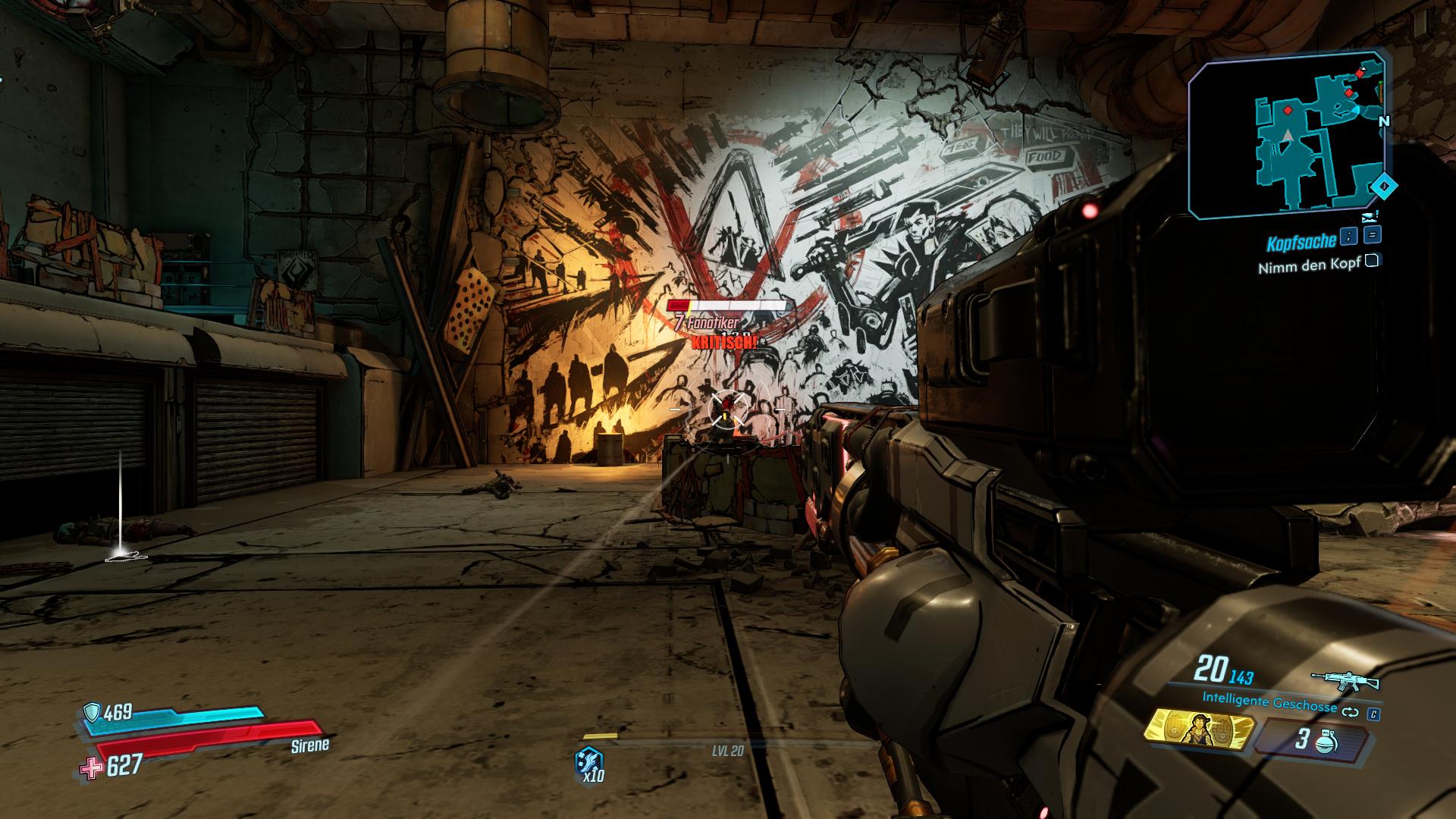Click the shield icon beside 469
This screenshot has width=1456, height=819.
point(92,711)
